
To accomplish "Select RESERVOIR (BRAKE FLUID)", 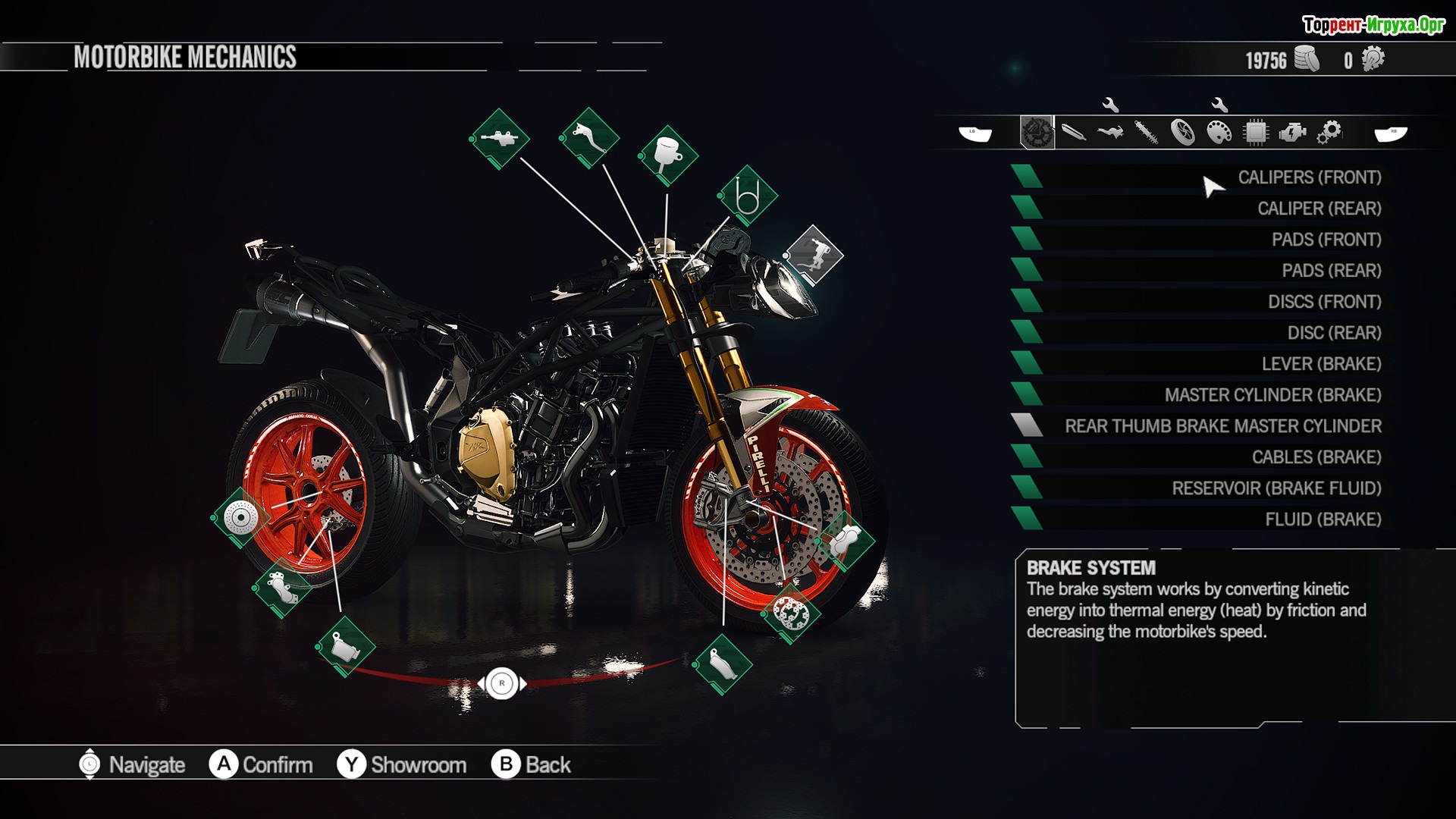I will [x=1276, y=488].
